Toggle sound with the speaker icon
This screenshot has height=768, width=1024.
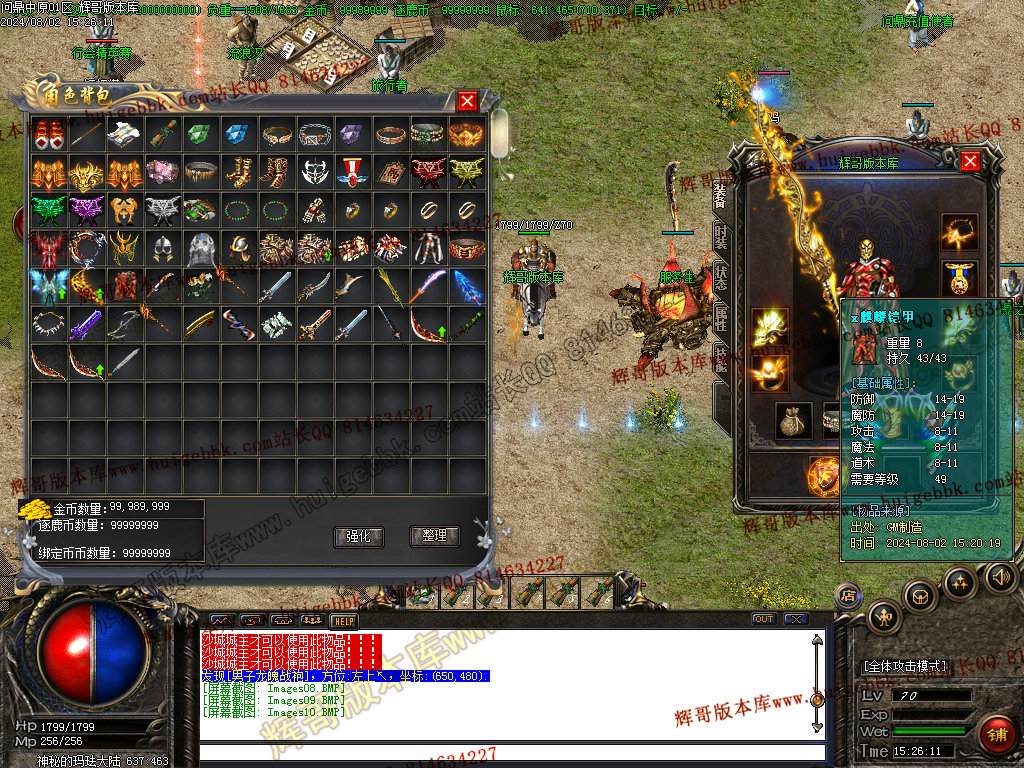coord(1000,577)
